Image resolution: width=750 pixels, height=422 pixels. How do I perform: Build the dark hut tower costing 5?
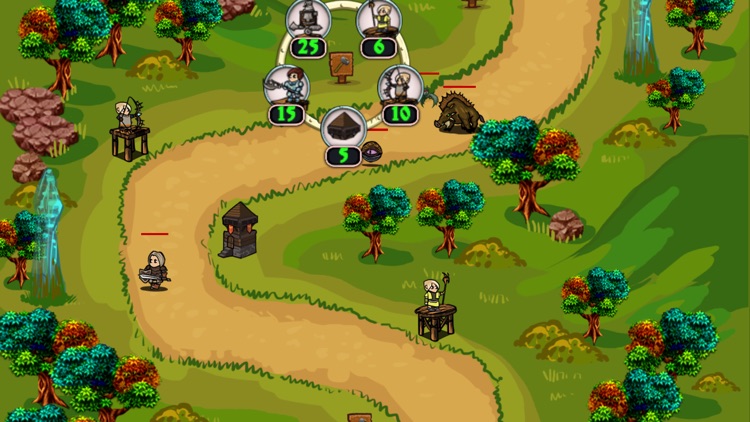(x=342, y=129)
